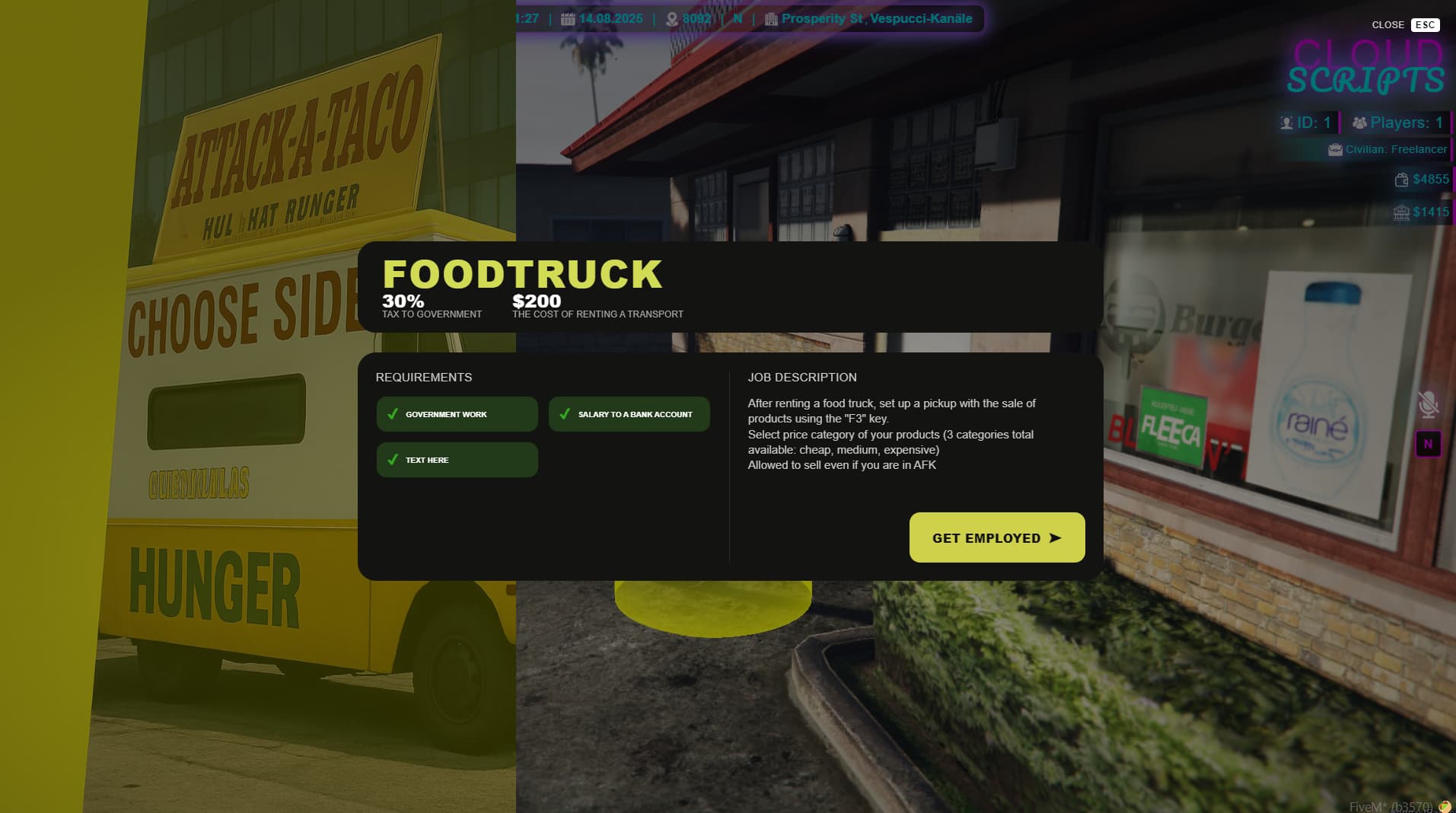Open the REQUIREMENTS section header
This screenshot has width=1456, height=813.
[x=424, y=377]
